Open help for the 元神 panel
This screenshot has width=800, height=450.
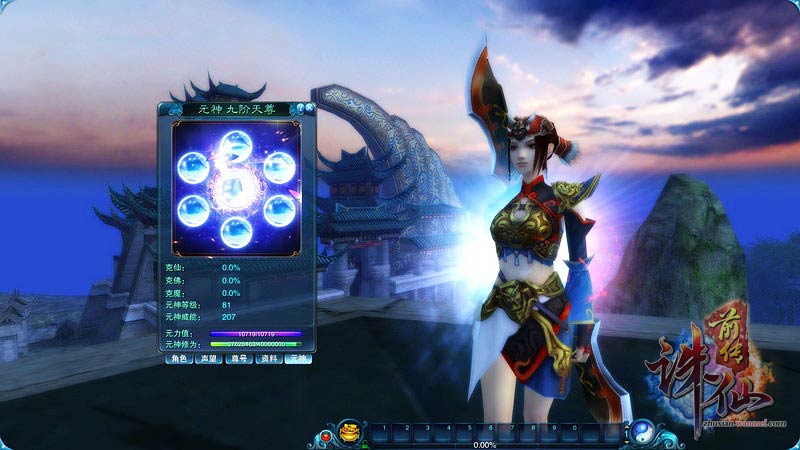pos(299,108)
